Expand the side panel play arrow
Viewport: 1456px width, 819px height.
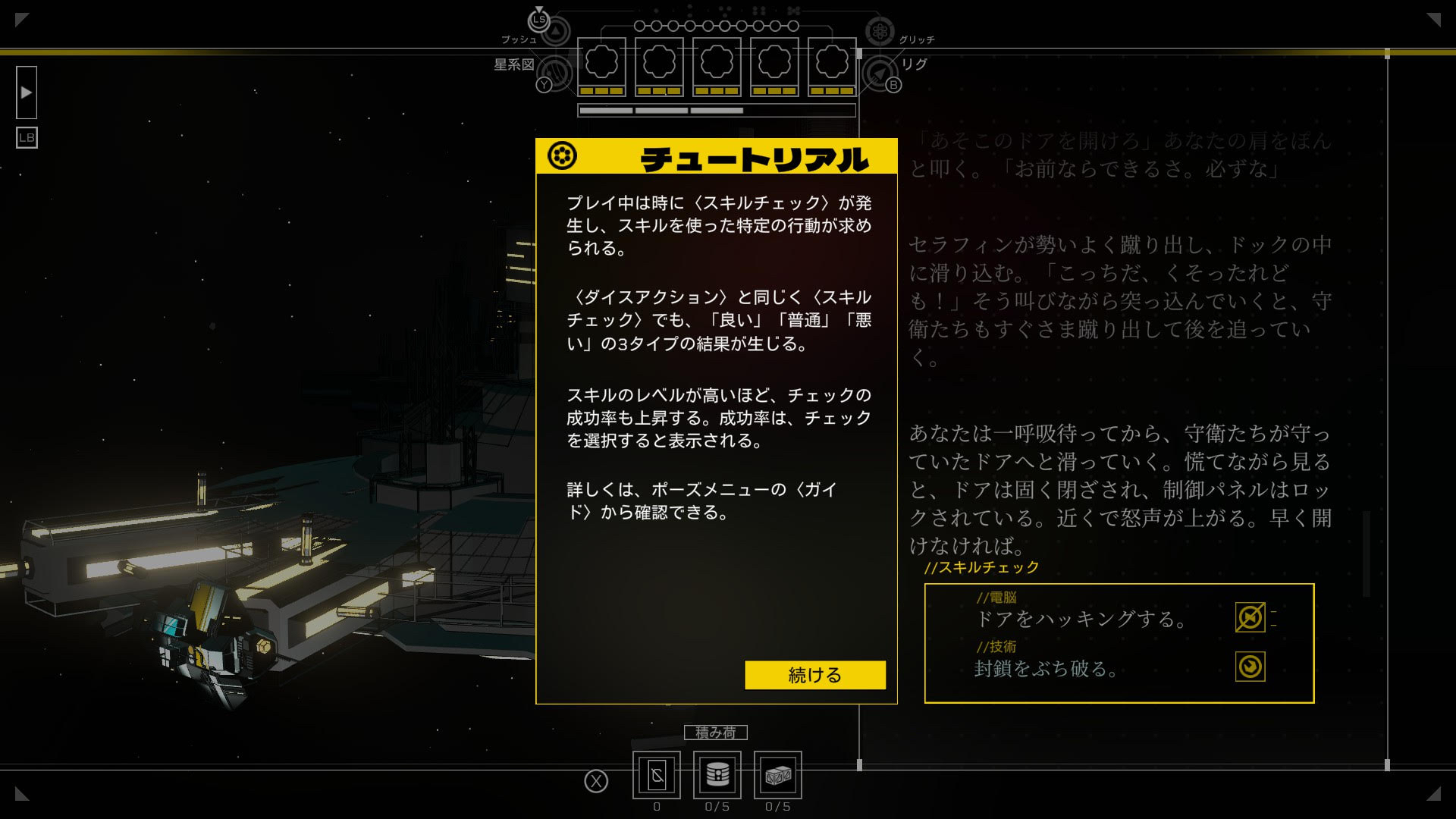27,93
